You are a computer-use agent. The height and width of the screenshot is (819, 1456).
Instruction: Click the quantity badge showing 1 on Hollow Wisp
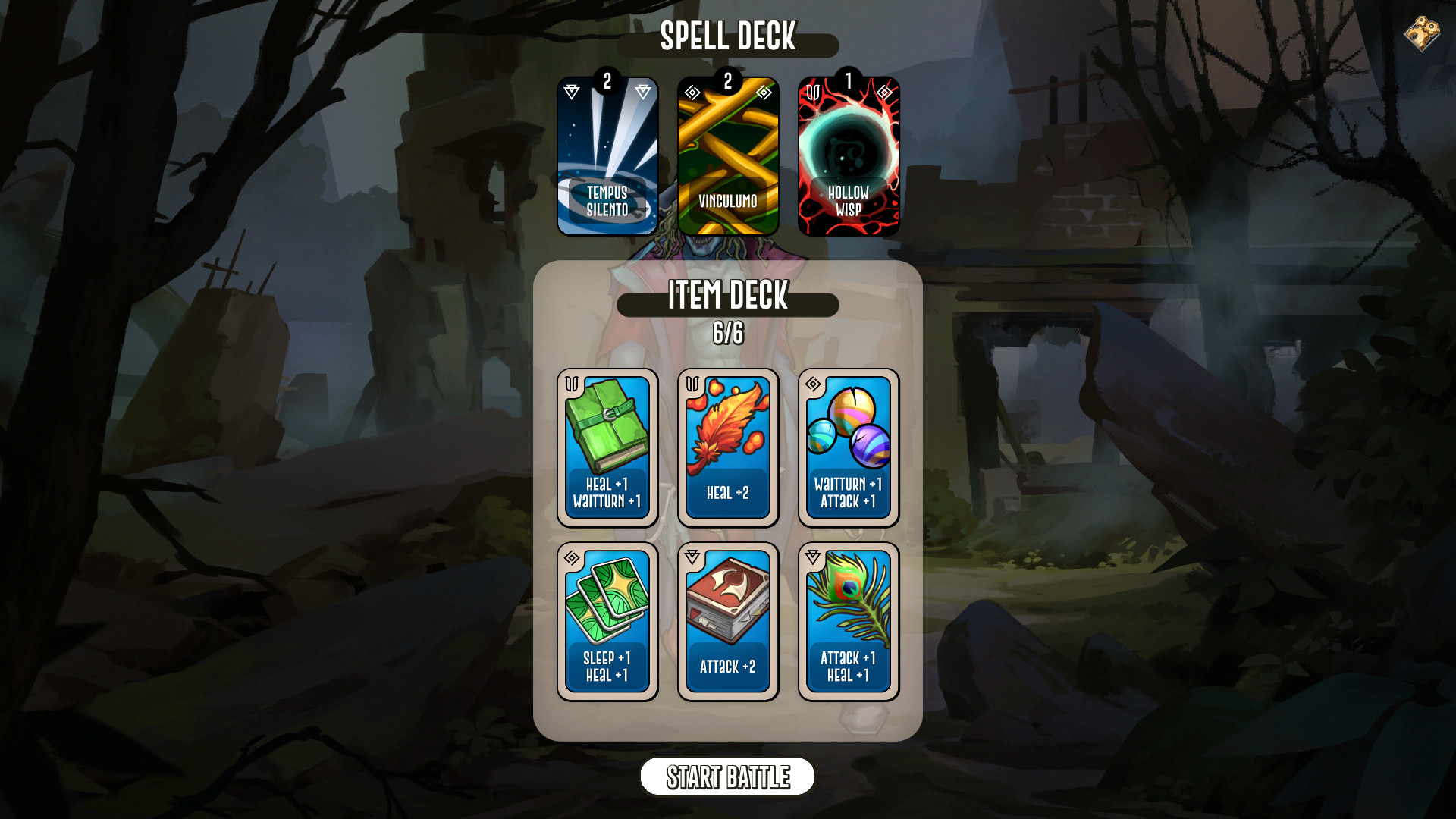point(849,81)
